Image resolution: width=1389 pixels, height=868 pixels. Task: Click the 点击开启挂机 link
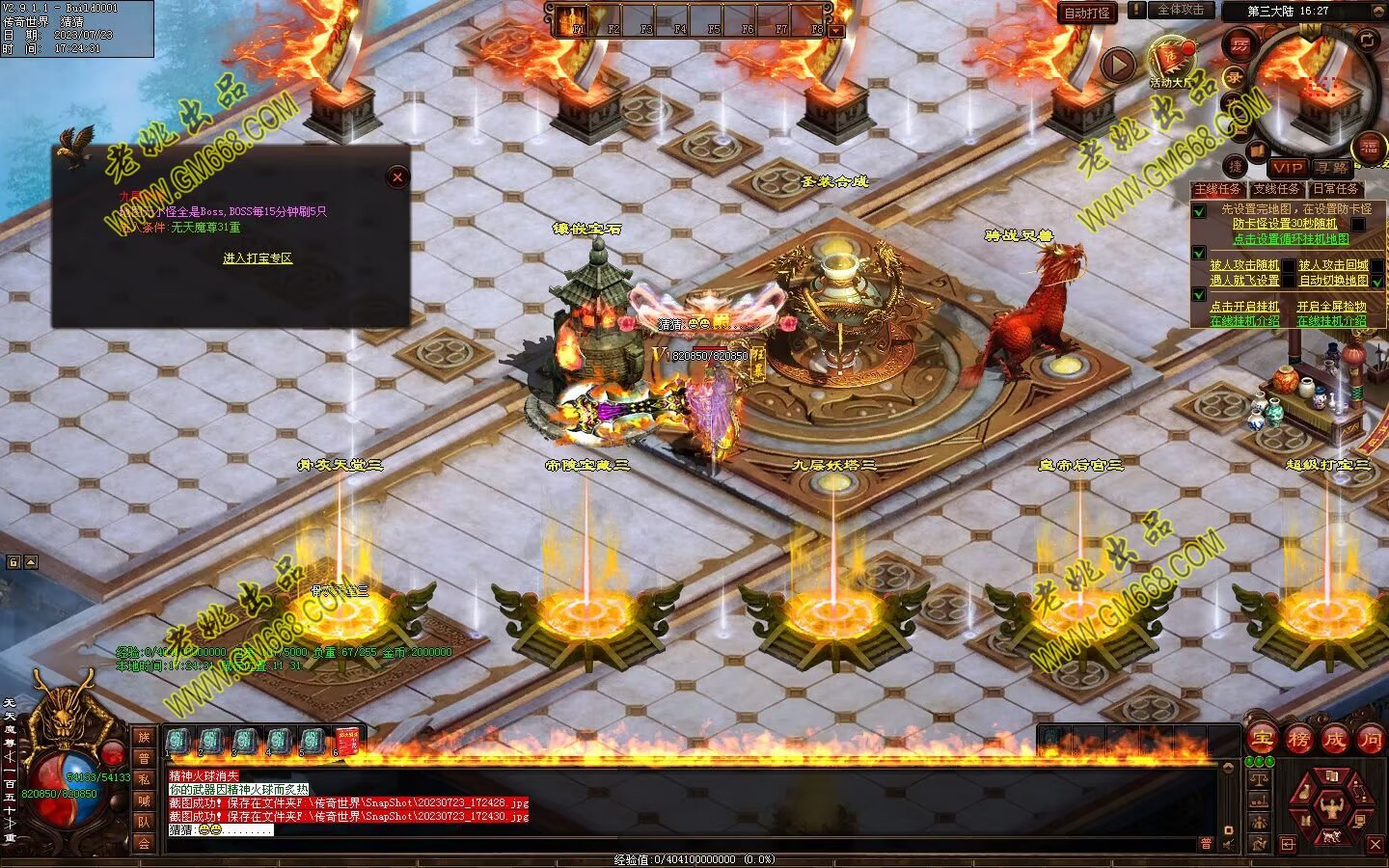(x=1244, y=307)
